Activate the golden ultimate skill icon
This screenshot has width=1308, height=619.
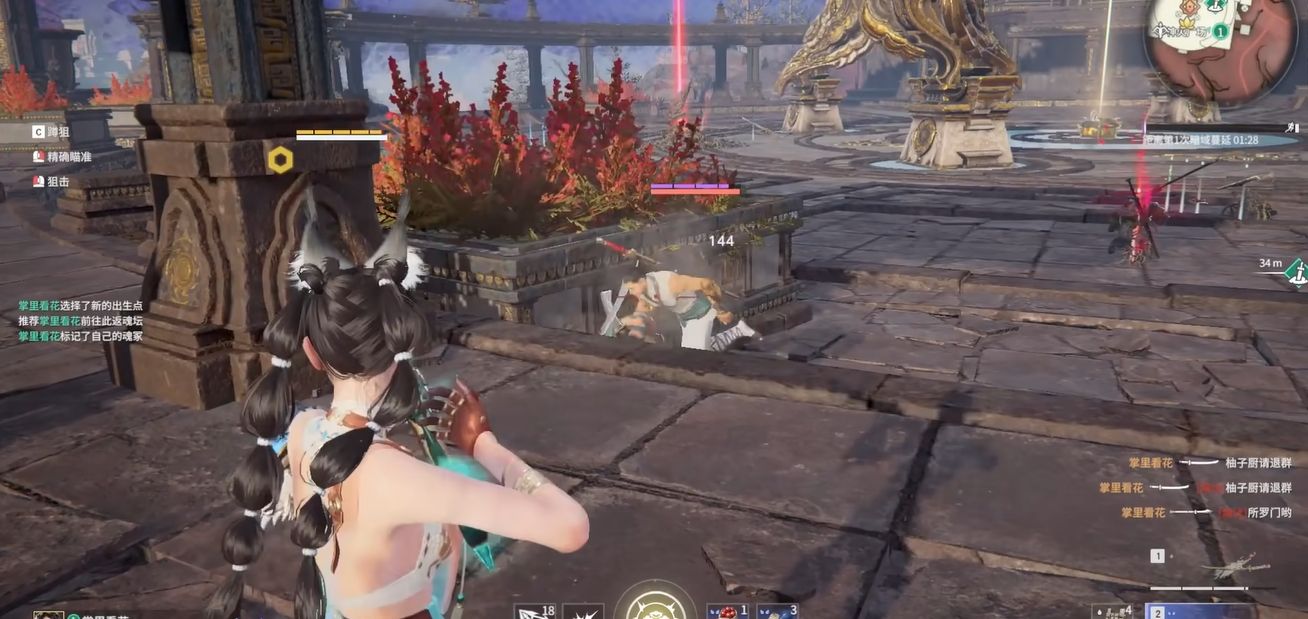pos(655,604)
